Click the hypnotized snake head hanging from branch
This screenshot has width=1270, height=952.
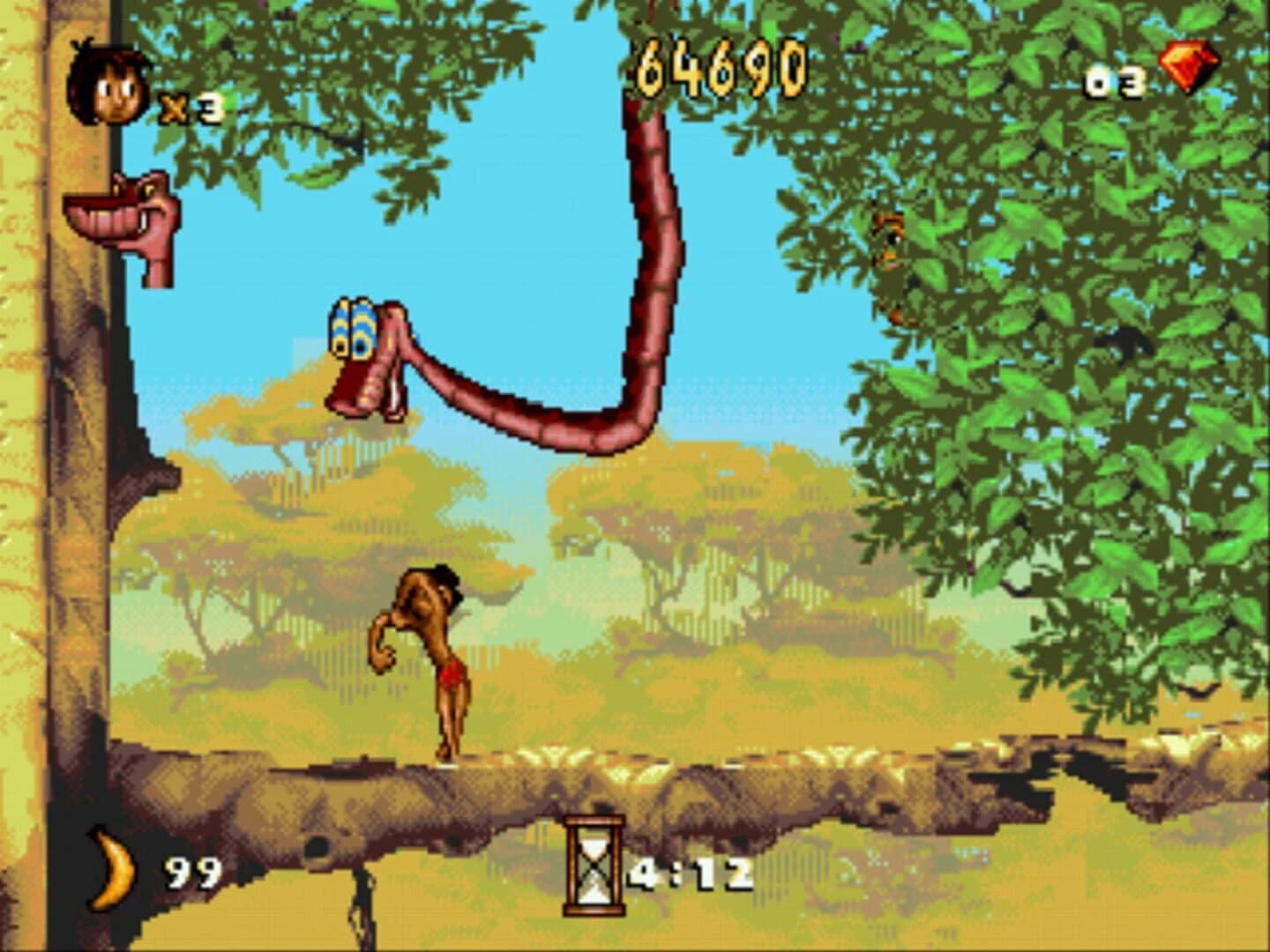click(x=362, y=353)
